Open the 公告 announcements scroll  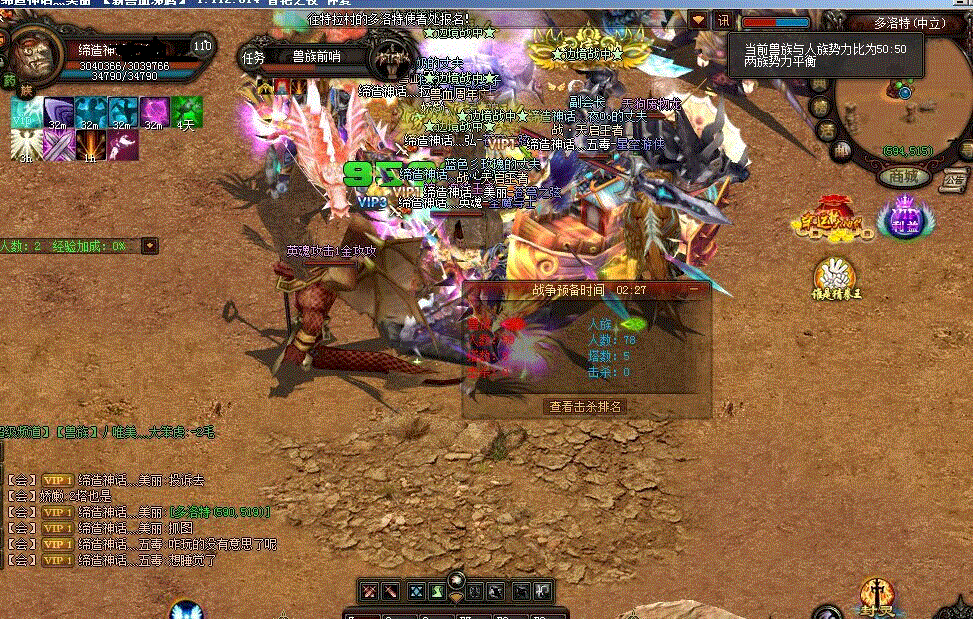click(x=952, y=178)
